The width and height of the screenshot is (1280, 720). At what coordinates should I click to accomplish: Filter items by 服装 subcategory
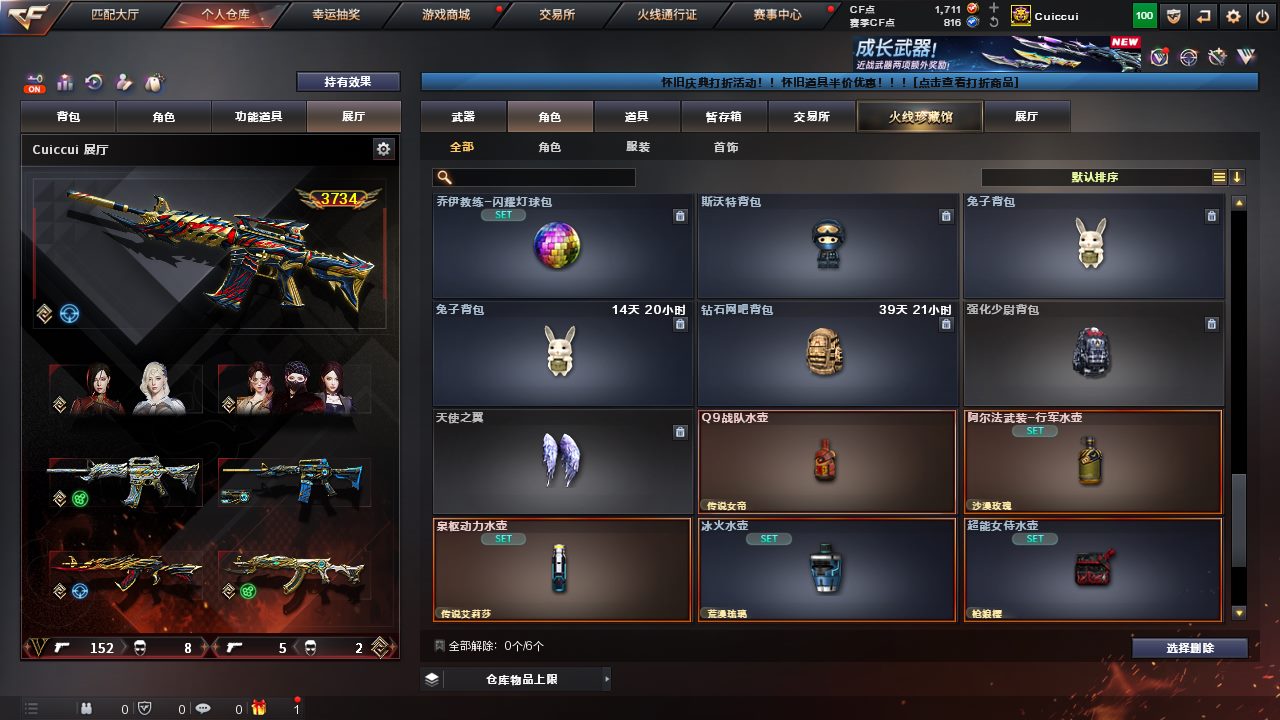637,147
